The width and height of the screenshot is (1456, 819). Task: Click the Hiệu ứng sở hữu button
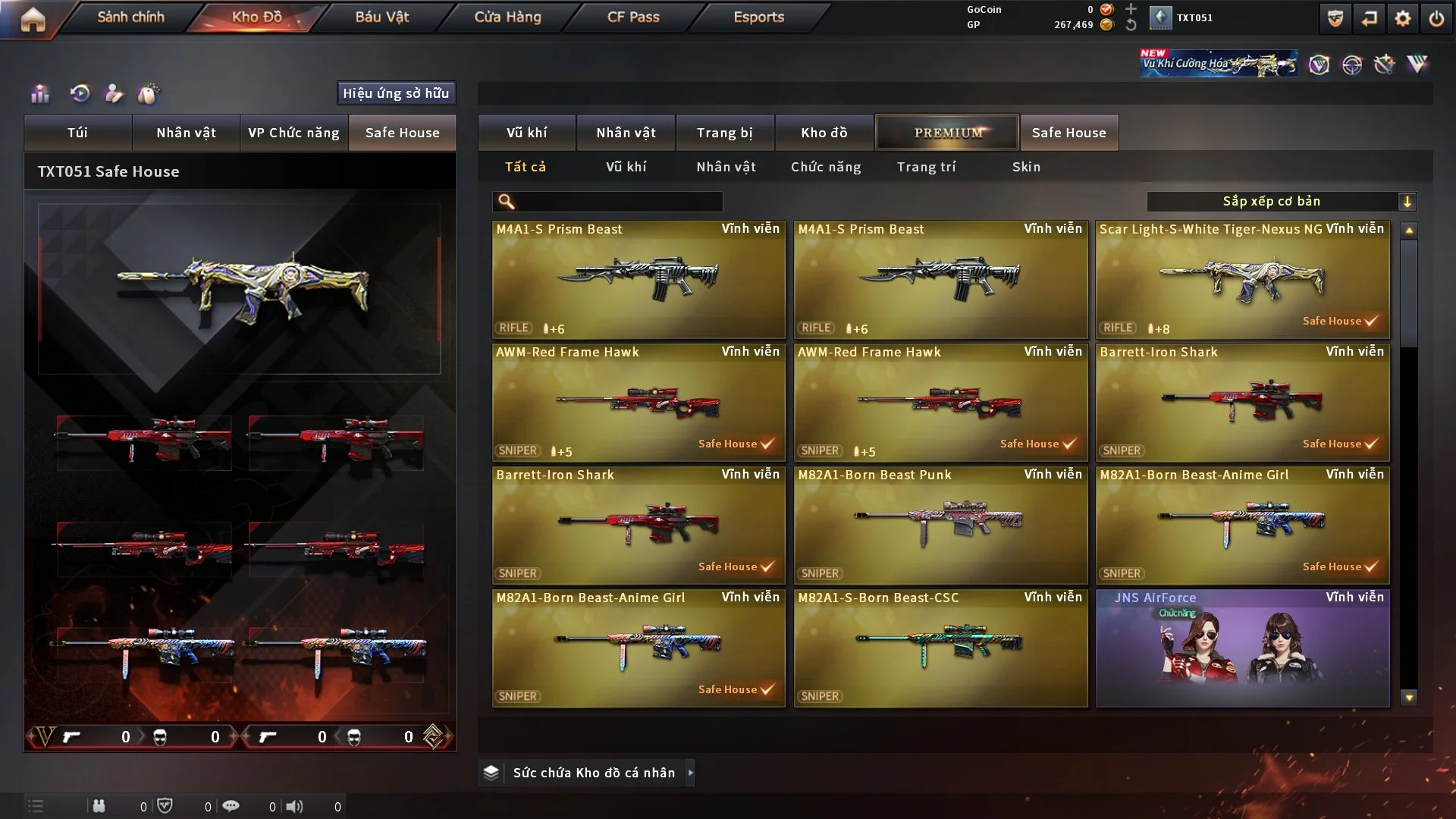[x=396, y=93]
